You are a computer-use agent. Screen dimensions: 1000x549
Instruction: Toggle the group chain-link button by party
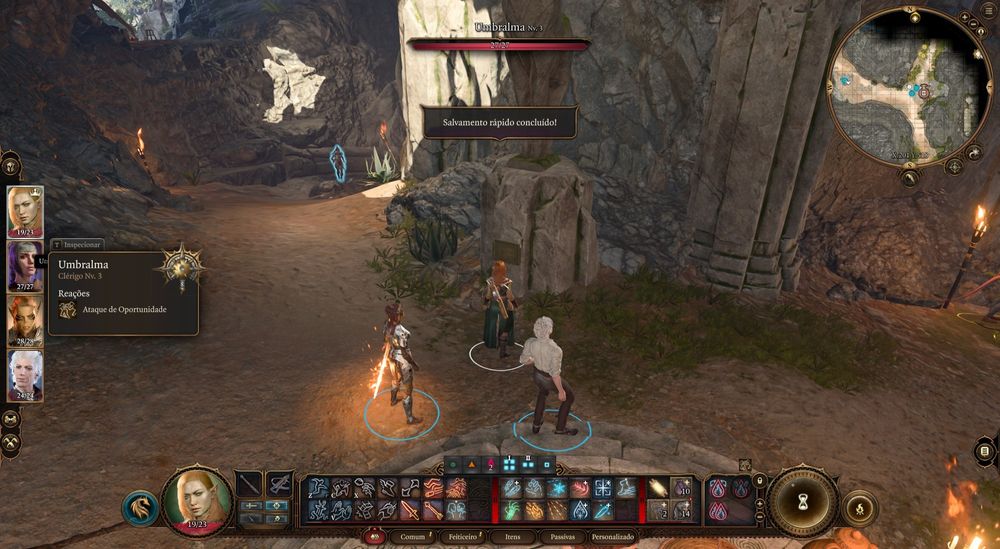[12, 418]
